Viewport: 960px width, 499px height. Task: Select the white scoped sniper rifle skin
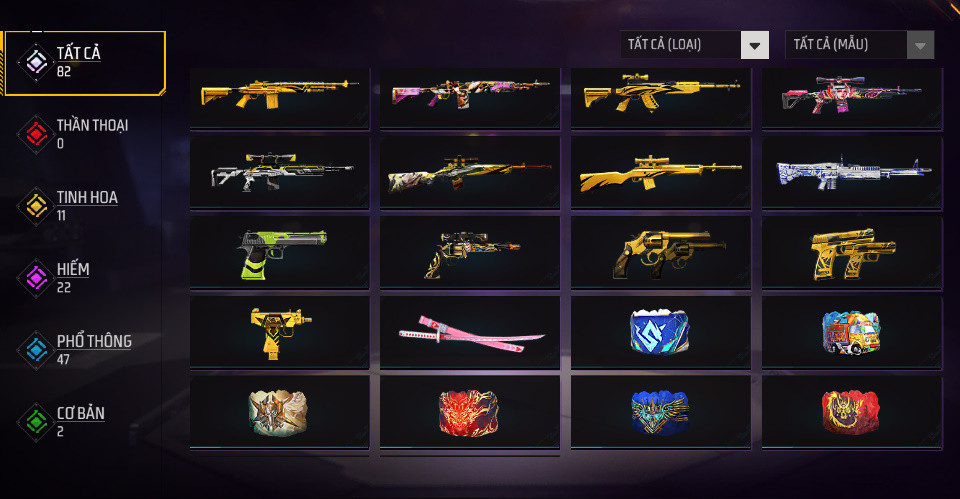[x=279, y=175]
